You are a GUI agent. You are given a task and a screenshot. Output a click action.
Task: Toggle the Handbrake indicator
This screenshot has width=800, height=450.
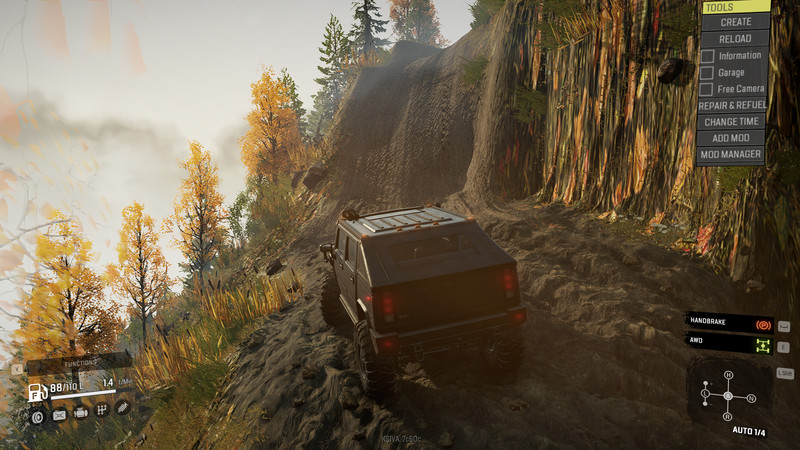coord(730,324)
